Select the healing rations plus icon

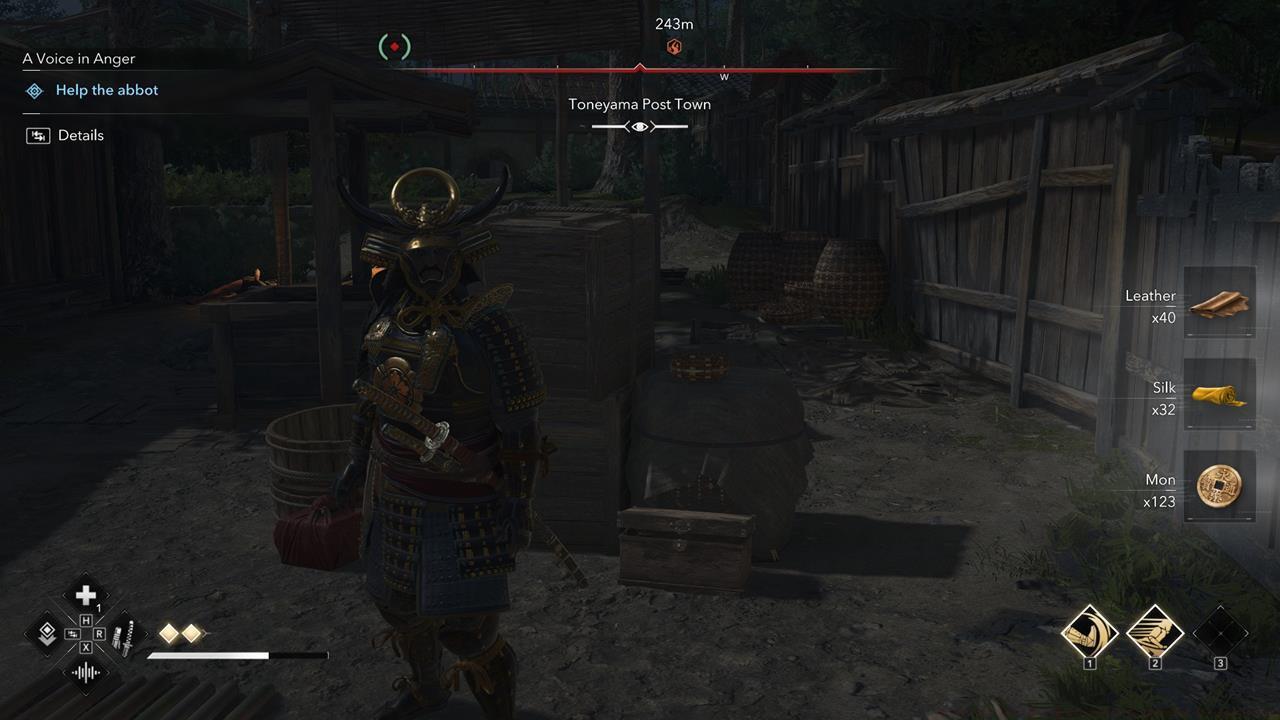85,593
